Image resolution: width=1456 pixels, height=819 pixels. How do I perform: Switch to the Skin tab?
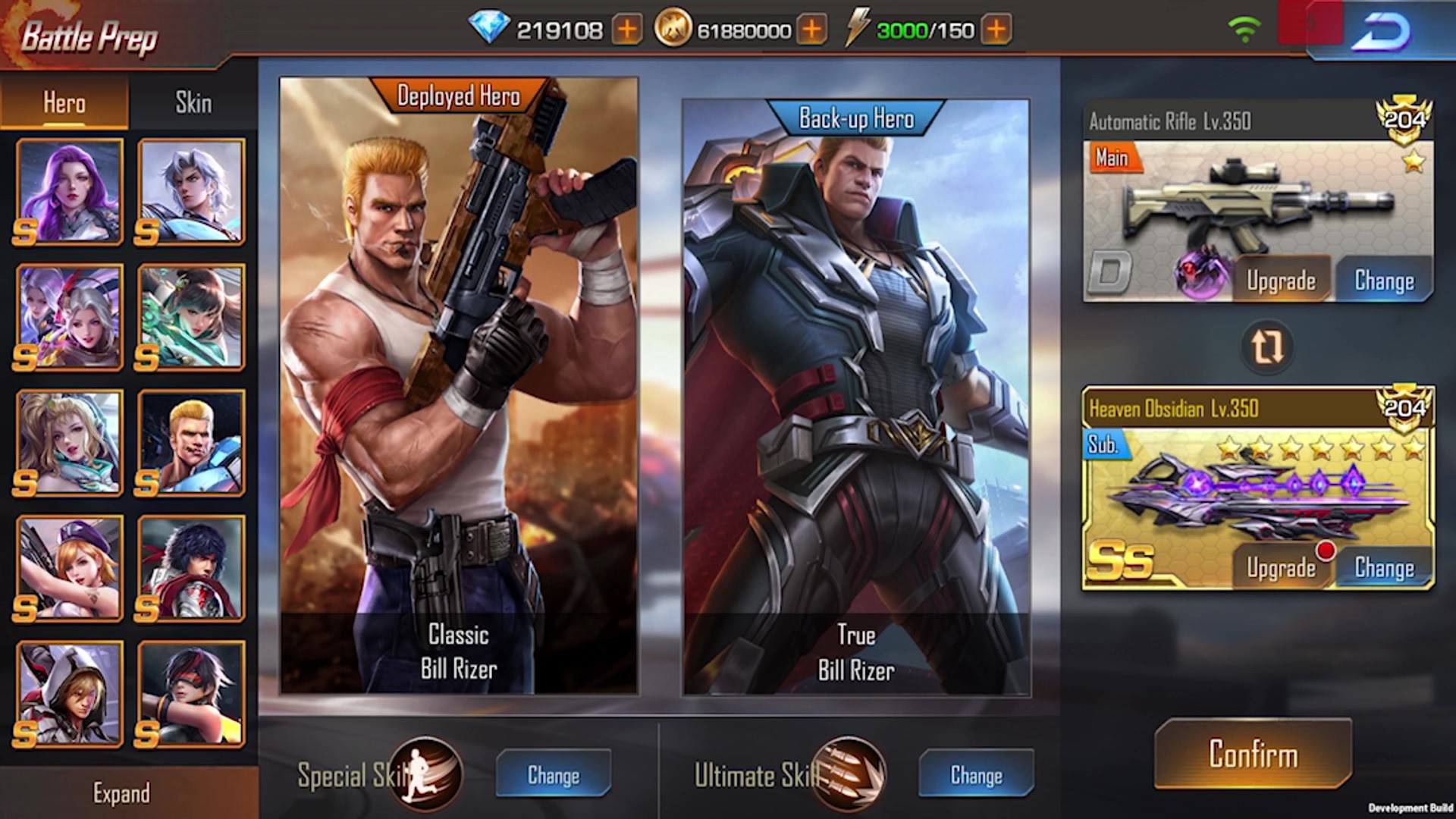[193, 102]
